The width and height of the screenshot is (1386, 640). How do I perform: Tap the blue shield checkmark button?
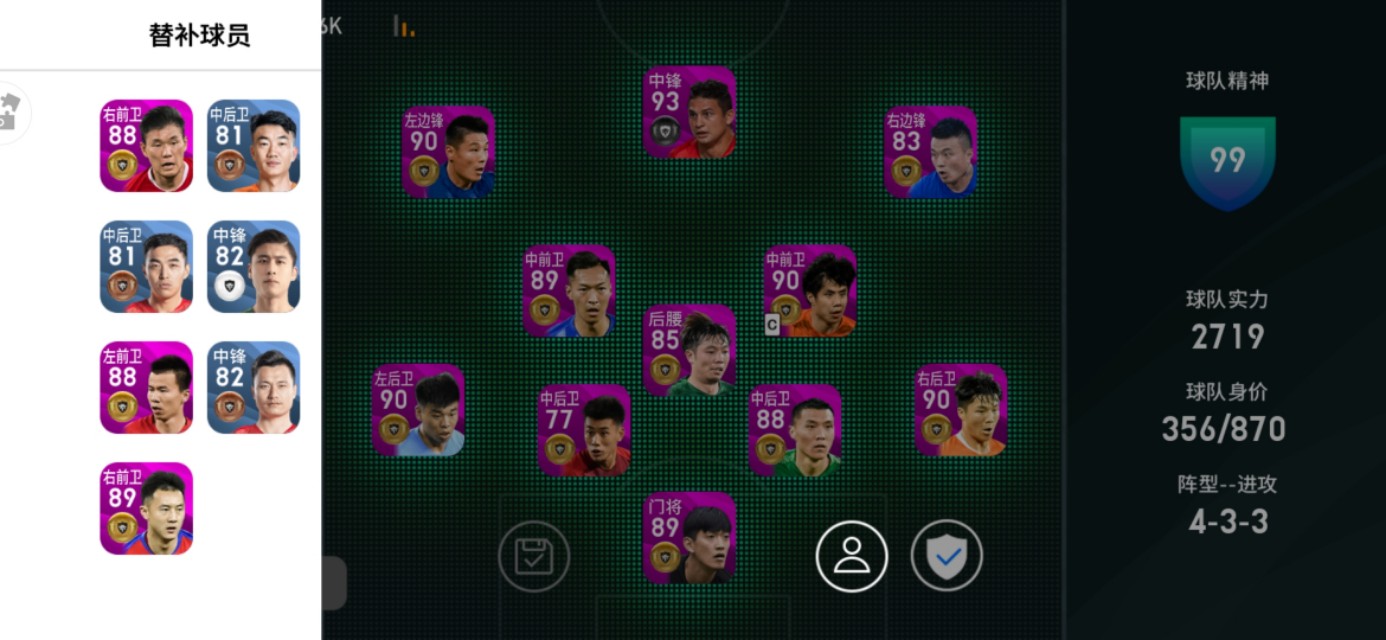pos(946,557)
